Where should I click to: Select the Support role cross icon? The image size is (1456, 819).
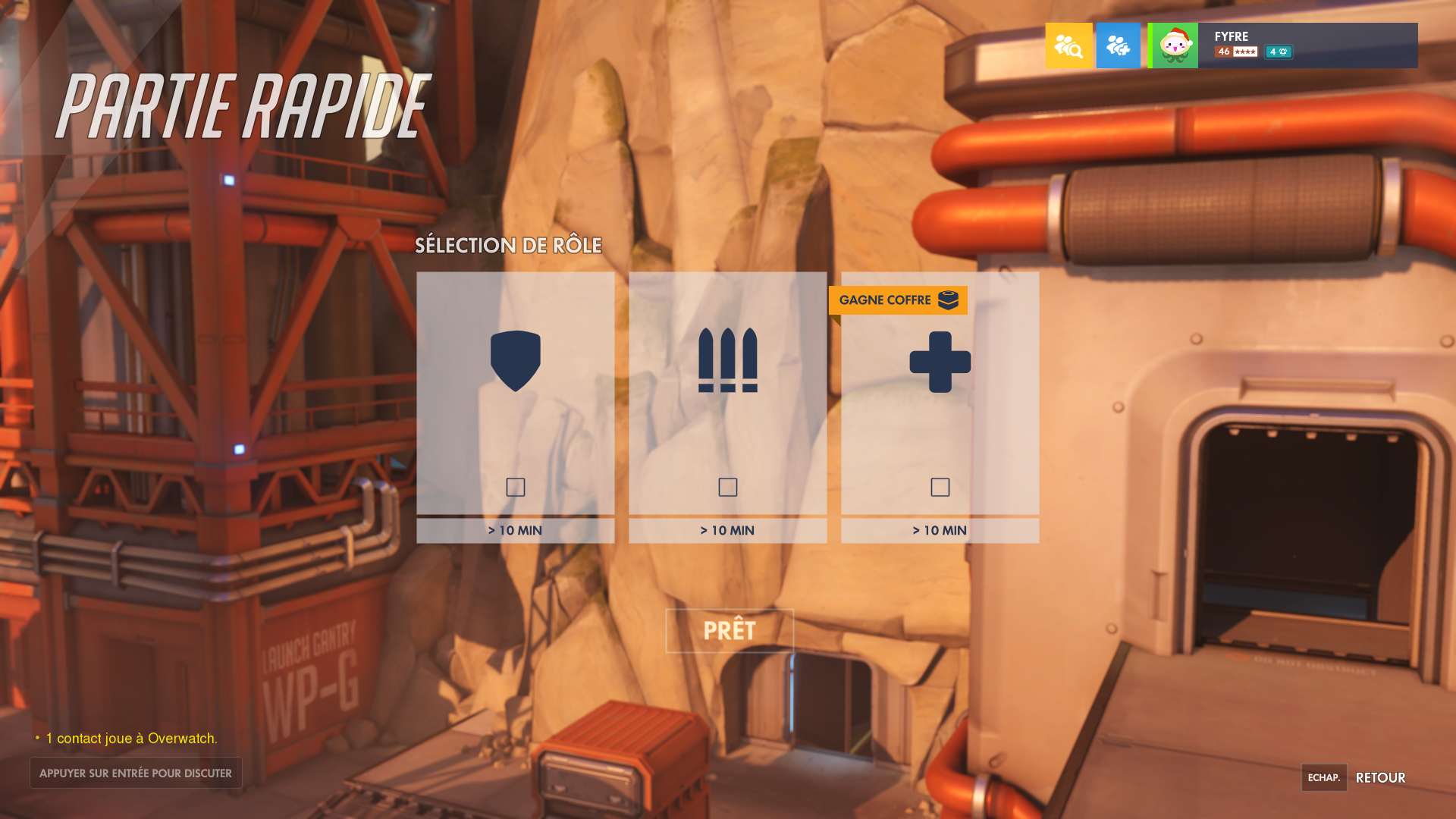[940, 362]
